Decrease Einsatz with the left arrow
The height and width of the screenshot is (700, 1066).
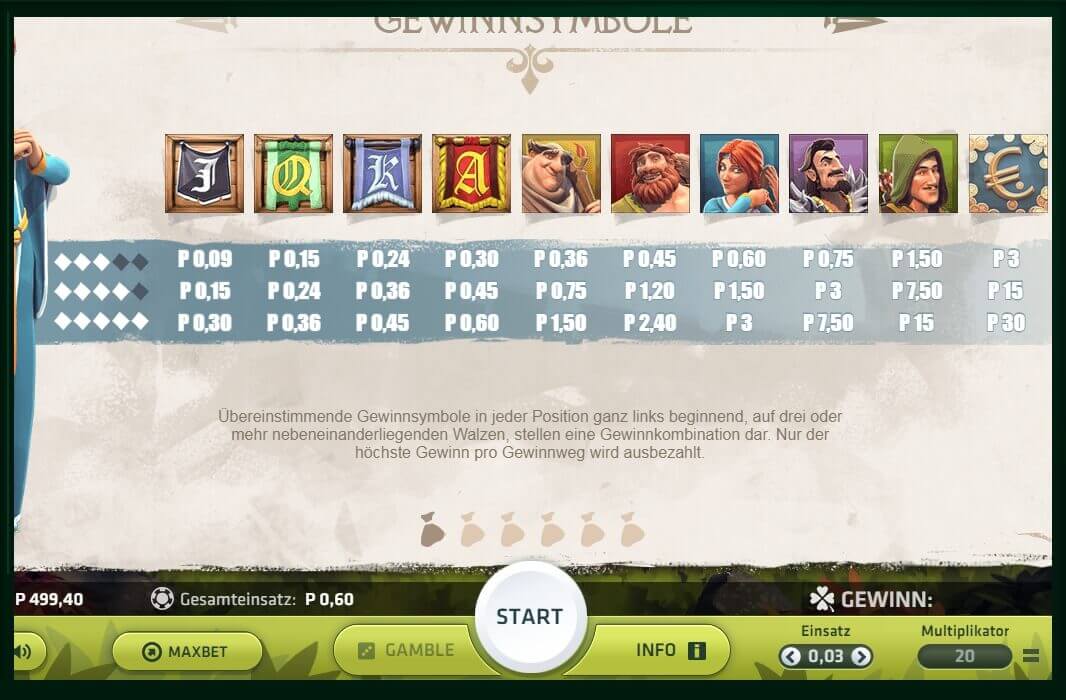791,656
